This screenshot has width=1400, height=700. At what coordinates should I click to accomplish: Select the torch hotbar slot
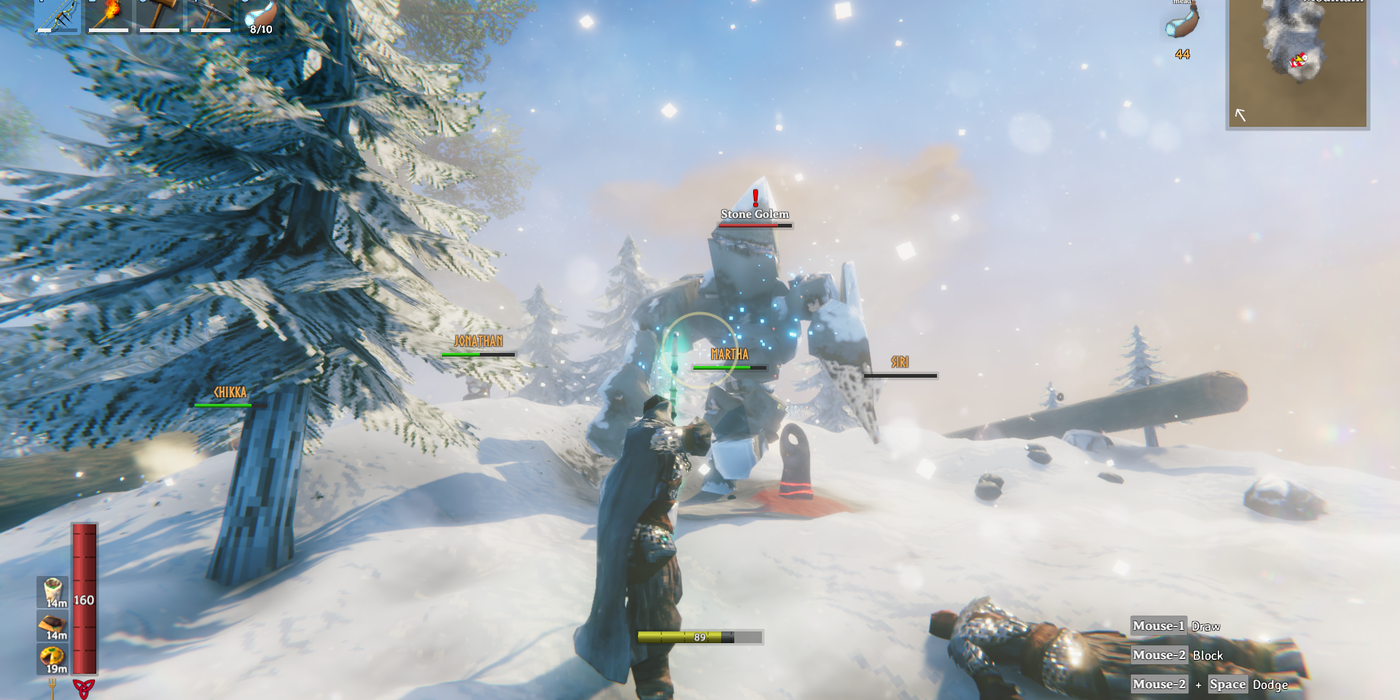tap(108, 14)
